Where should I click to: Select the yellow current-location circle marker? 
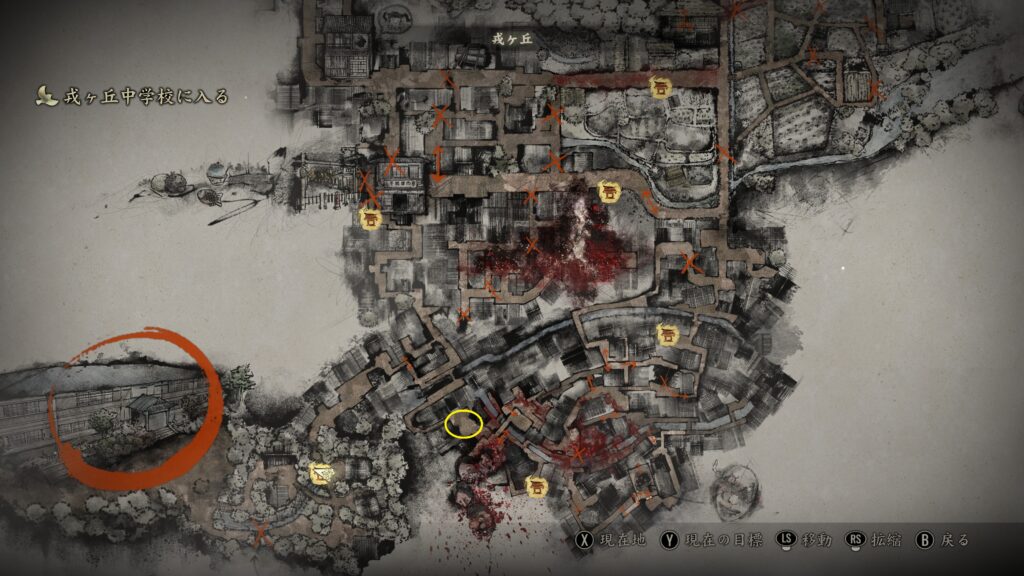tap(463, 424)
